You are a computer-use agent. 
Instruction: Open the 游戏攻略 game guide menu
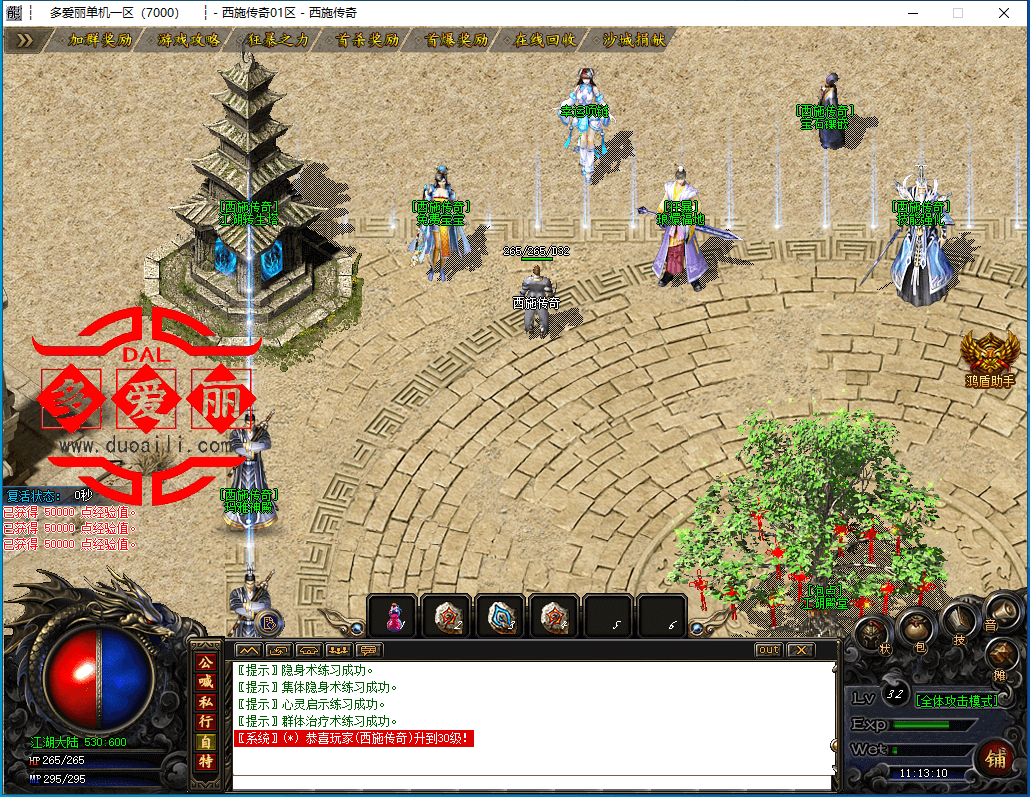[189, 40]
